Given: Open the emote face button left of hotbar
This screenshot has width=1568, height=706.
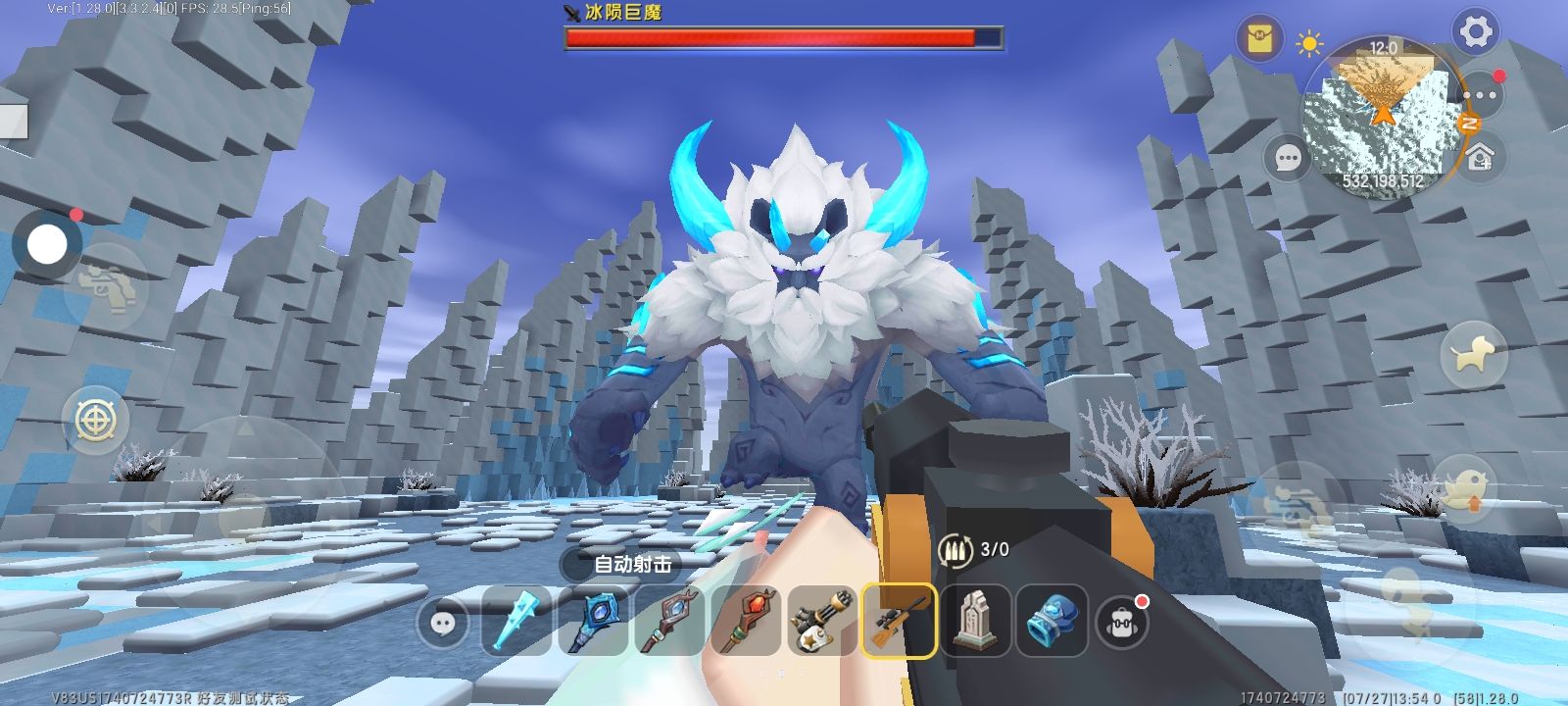Looking at the screenshot, I should pos(441,622).
